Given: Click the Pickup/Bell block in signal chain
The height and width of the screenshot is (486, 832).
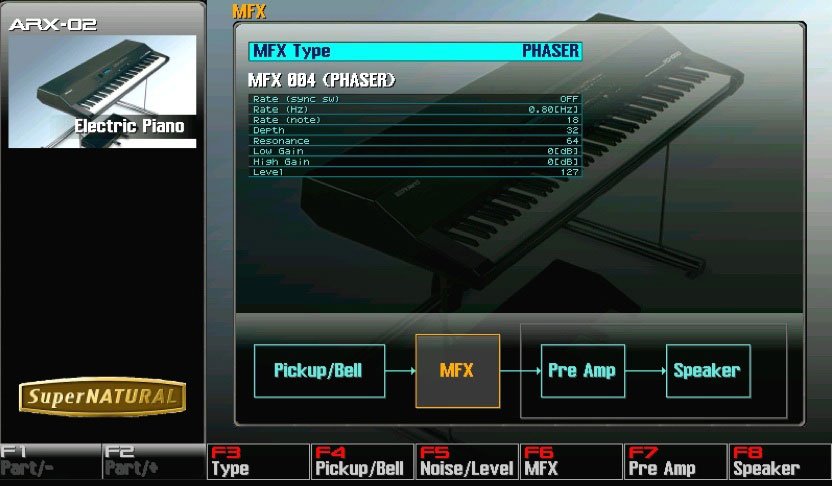Looking at the screenshot, I should point(318,371).
